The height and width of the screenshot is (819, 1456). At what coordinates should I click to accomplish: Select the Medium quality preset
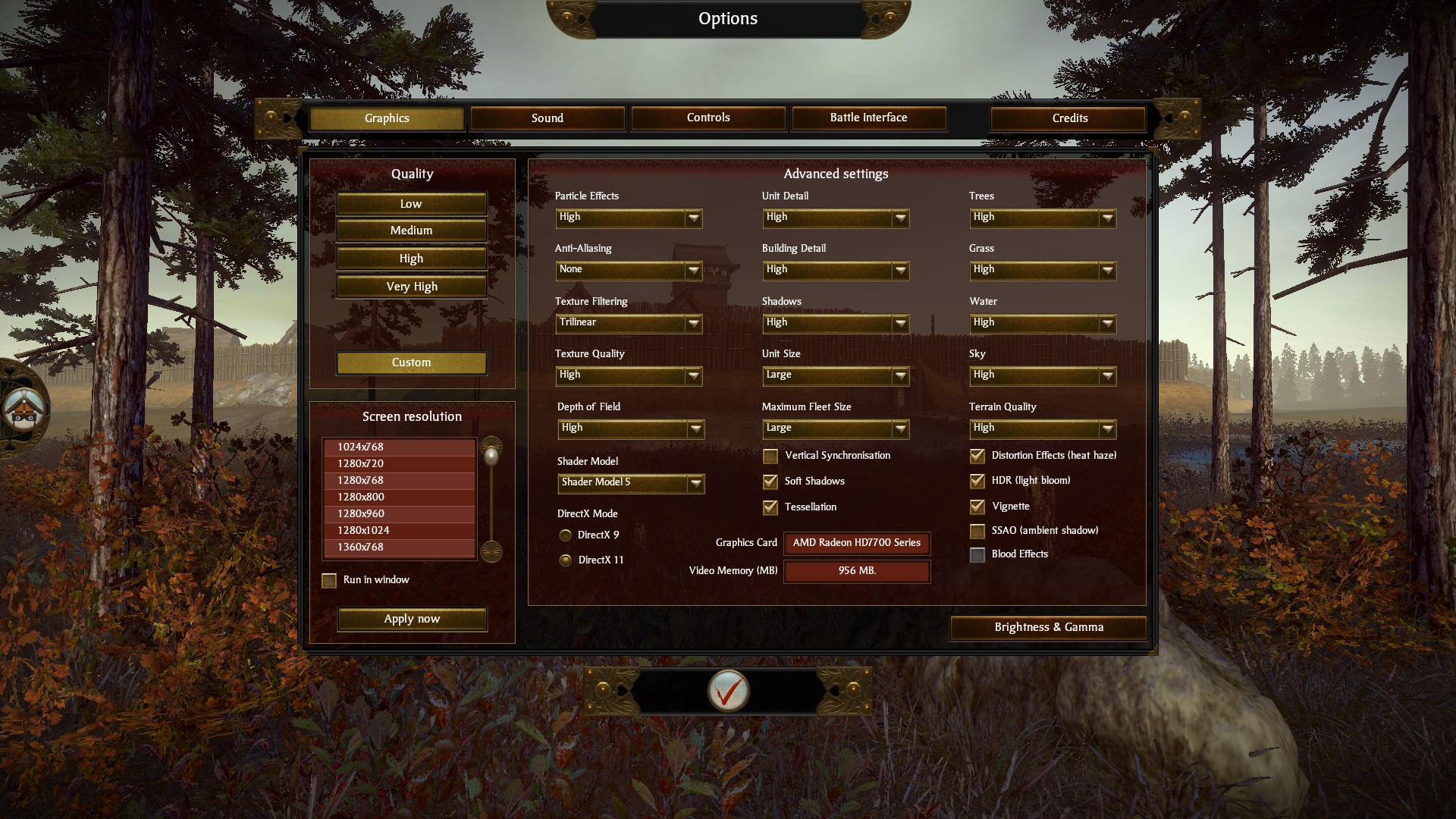pyautogui.click(x=411, y=231)
